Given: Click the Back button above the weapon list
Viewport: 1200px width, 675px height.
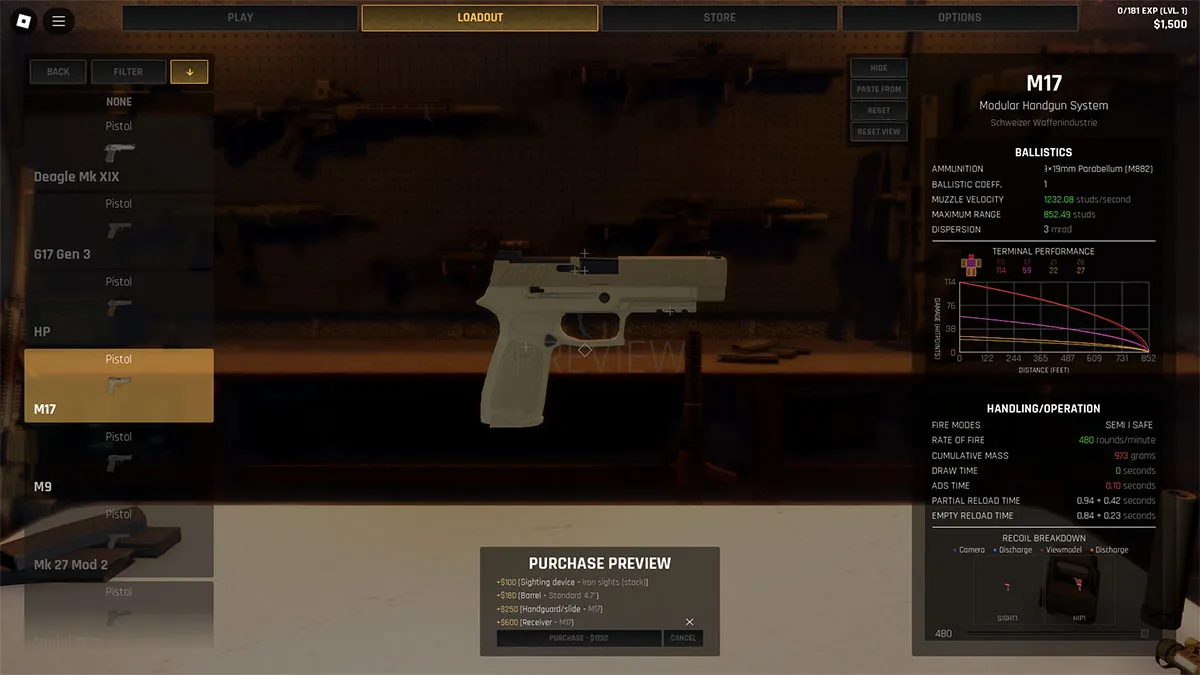Looking at the screenshot, I should click(58, 72).
